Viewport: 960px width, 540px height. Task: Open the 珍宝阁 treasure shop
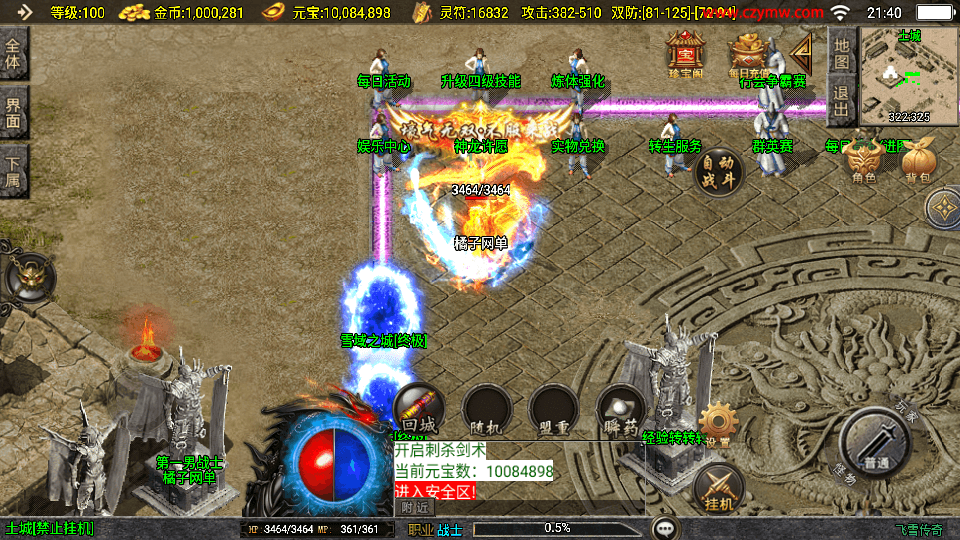(686, 53)
